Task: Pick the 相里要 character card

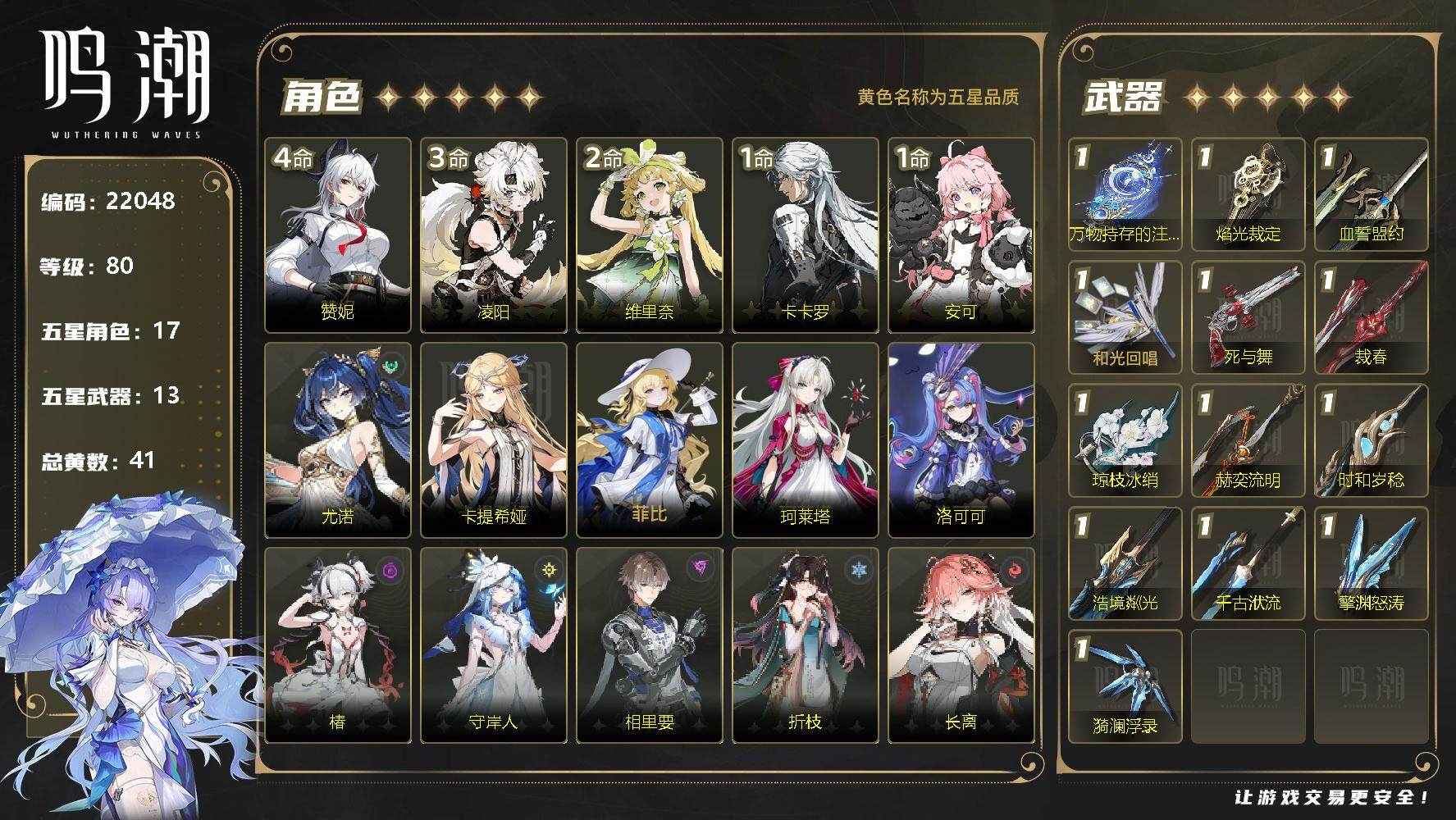Action: 649,645
